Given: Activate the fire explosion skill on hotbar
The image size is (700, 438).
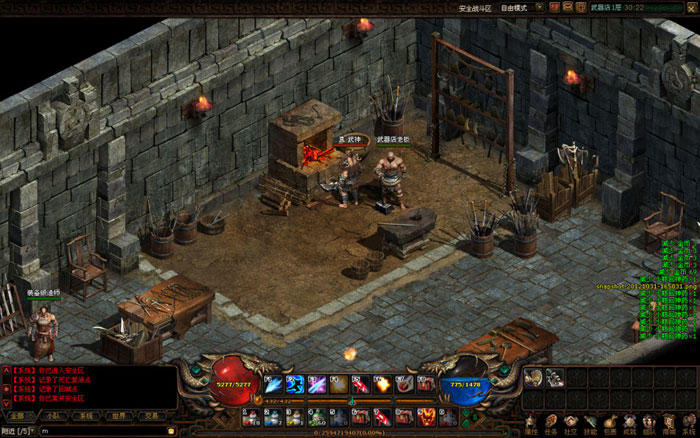Looking at the screenshot, I should point(381,384).
